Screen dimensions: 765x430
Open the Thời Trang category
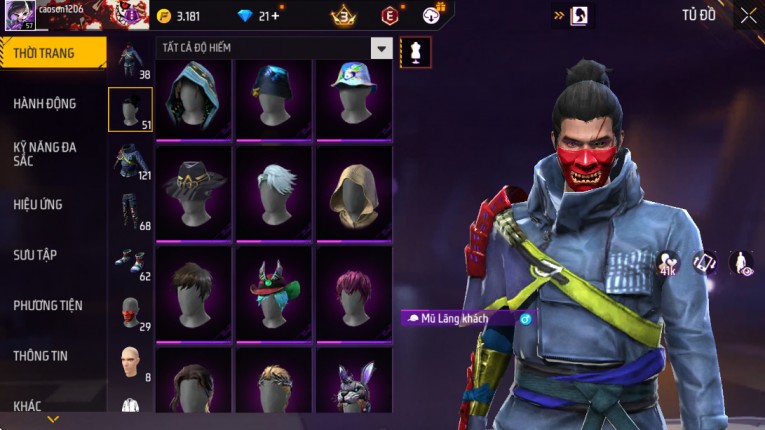(52, 53)
